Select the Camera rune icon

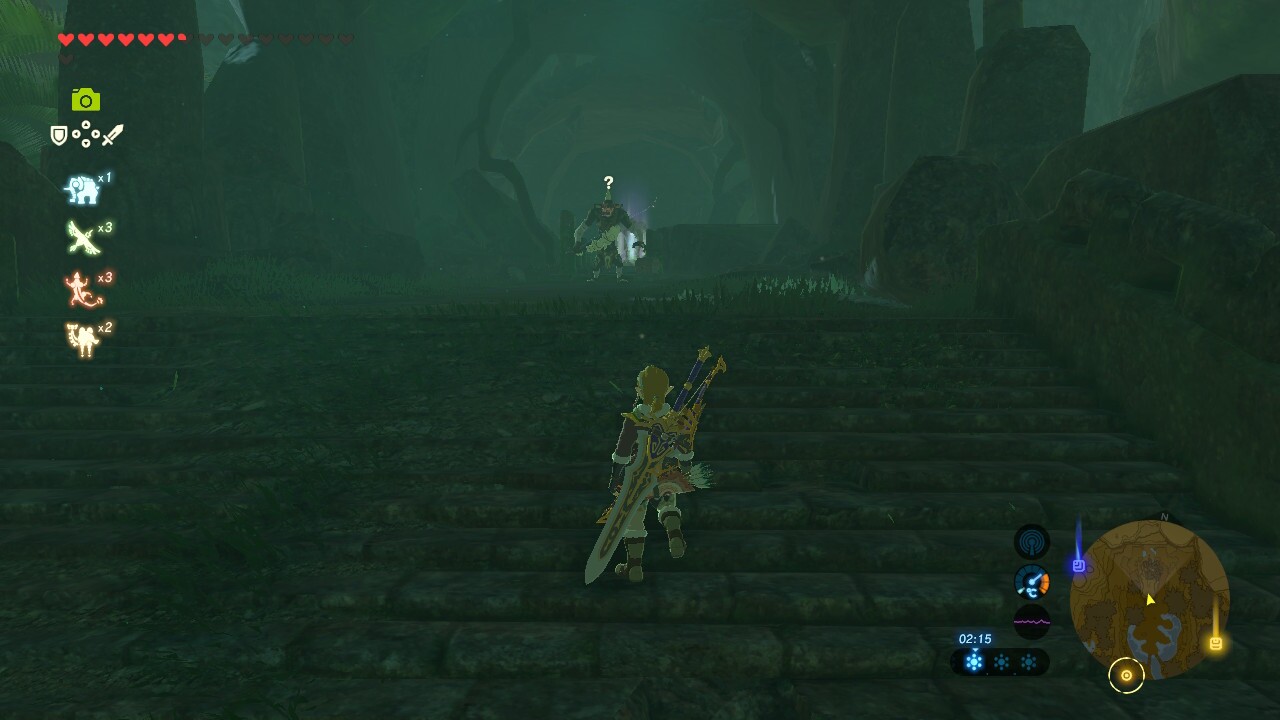pos(86,100)
